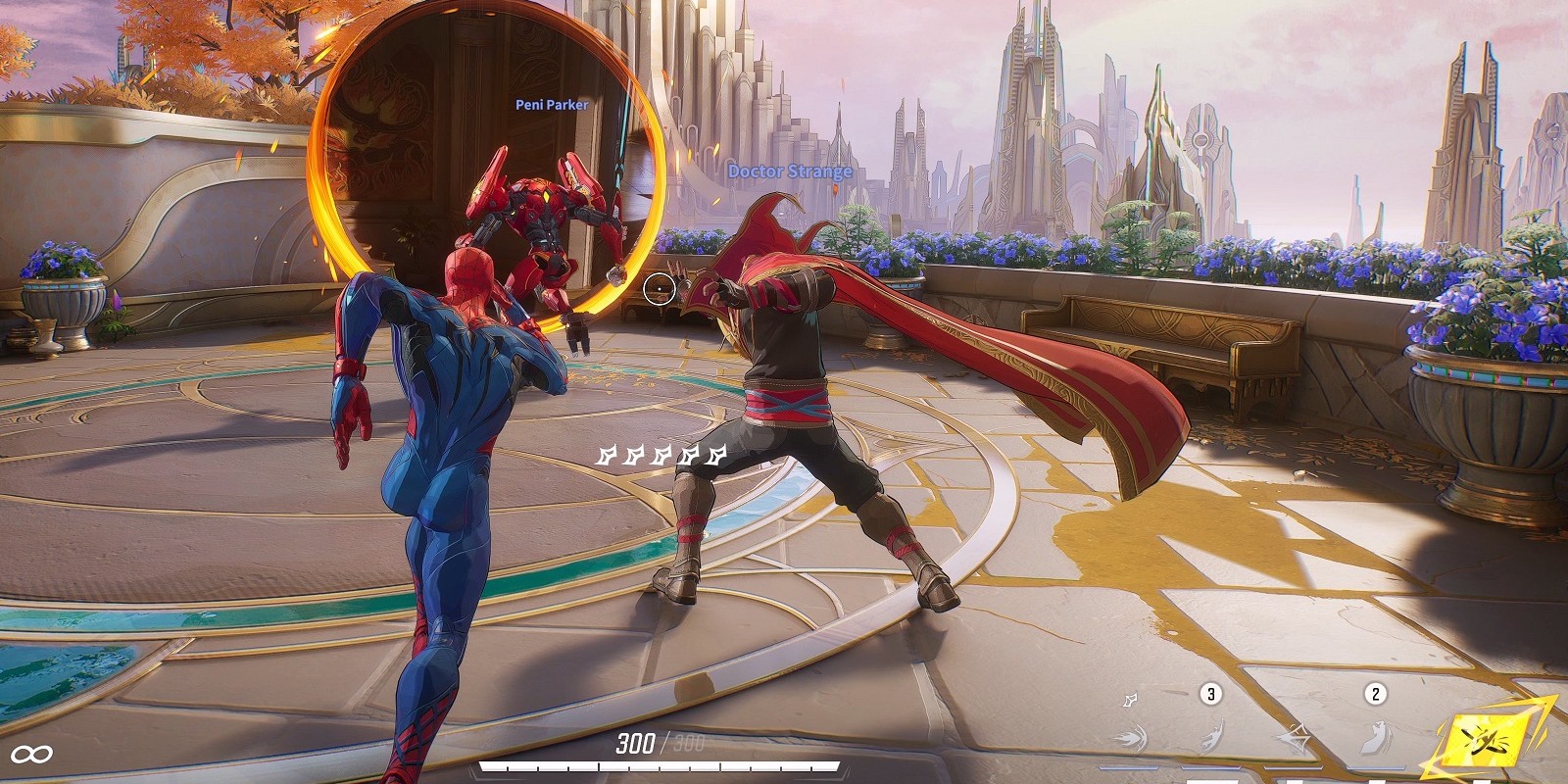Click the underline bar beneath the swinging ability
This screenshot has height=784, width=1568.
(x=1213, y=766)
